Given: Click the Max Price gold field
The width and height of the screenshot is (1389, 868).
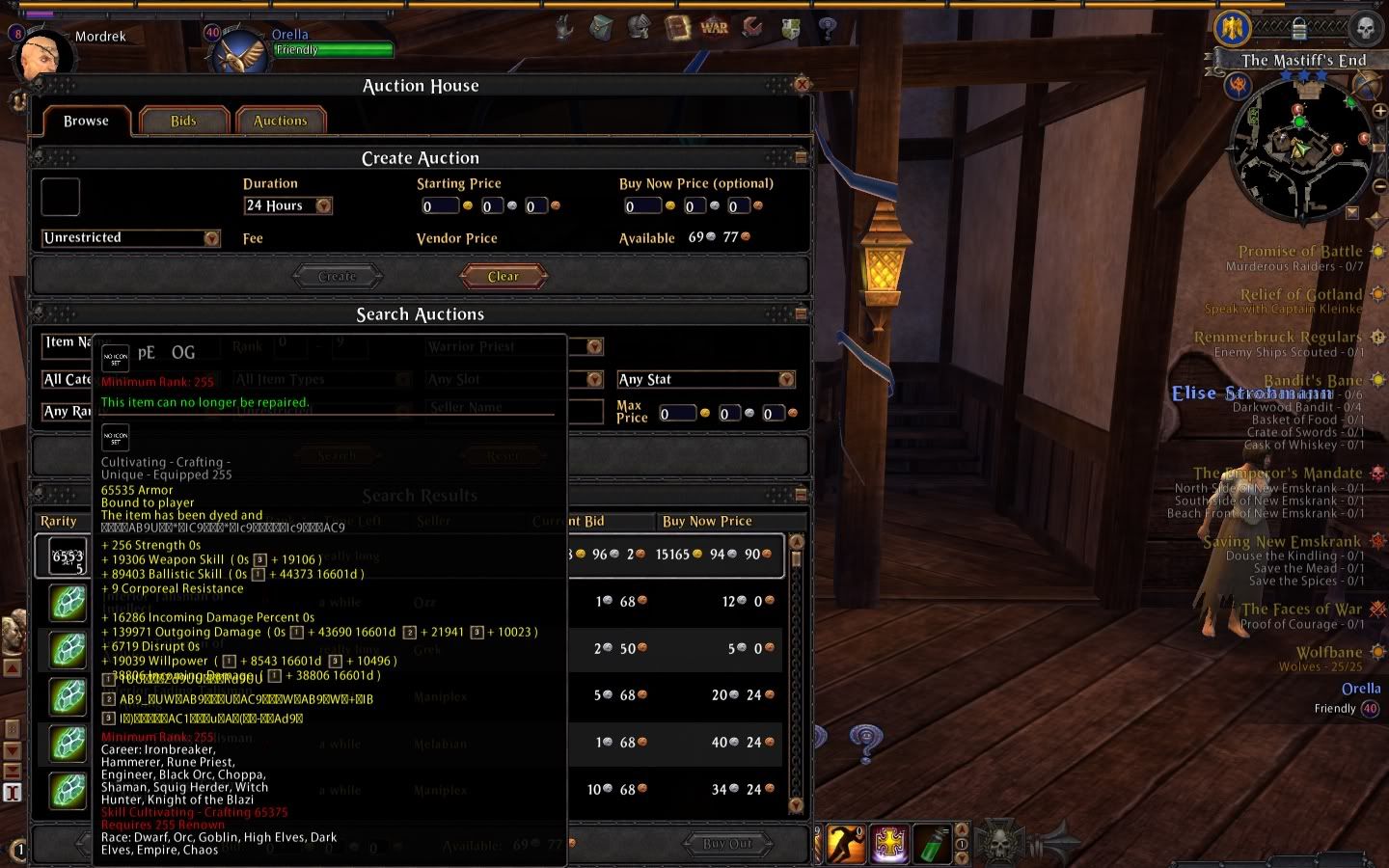Looking at the screenshot, I should (677, 414).
